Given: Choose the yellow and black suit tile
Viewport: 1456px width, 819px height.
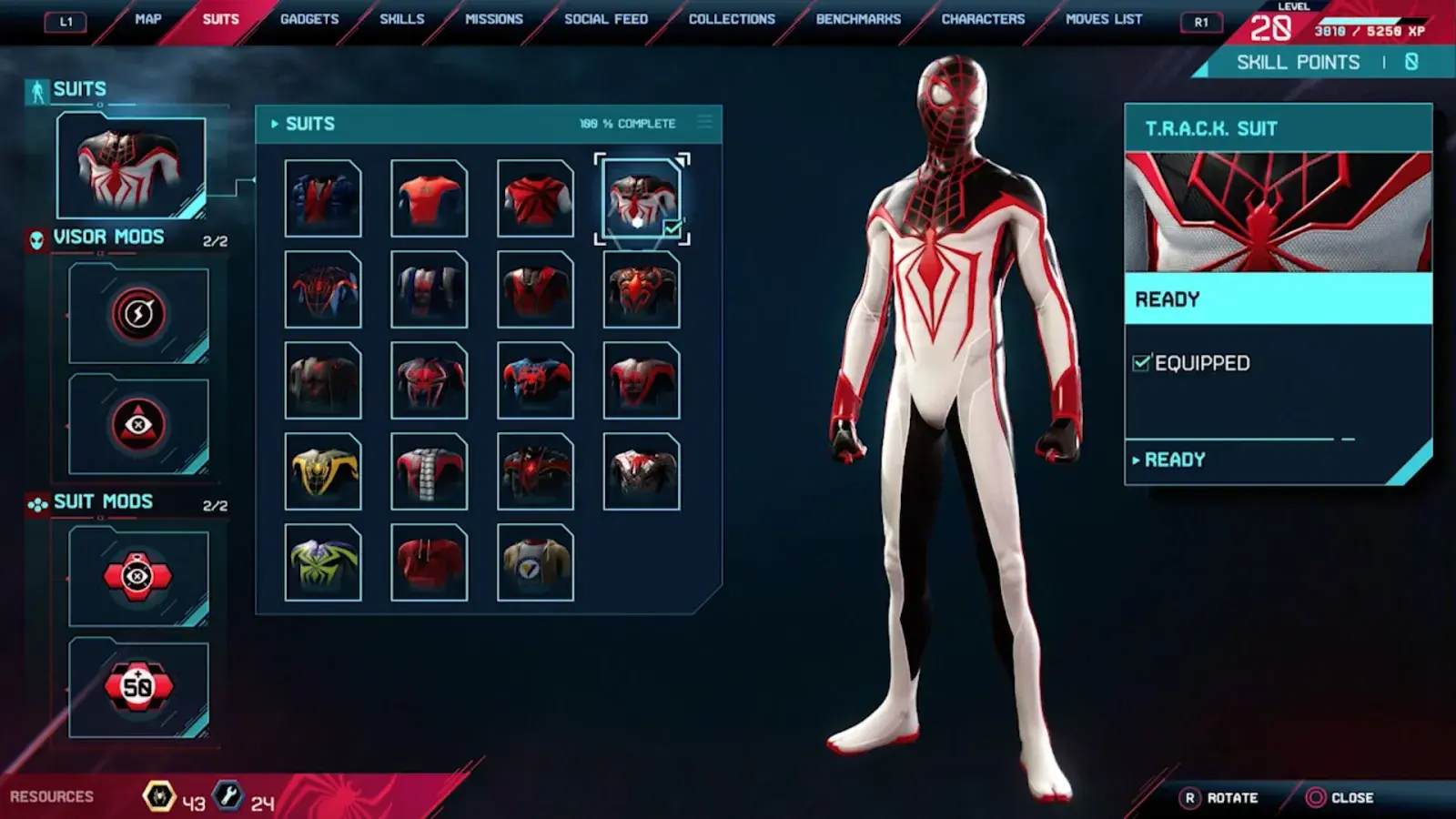Looking at the screenshot, I should (x=323, y=471).
